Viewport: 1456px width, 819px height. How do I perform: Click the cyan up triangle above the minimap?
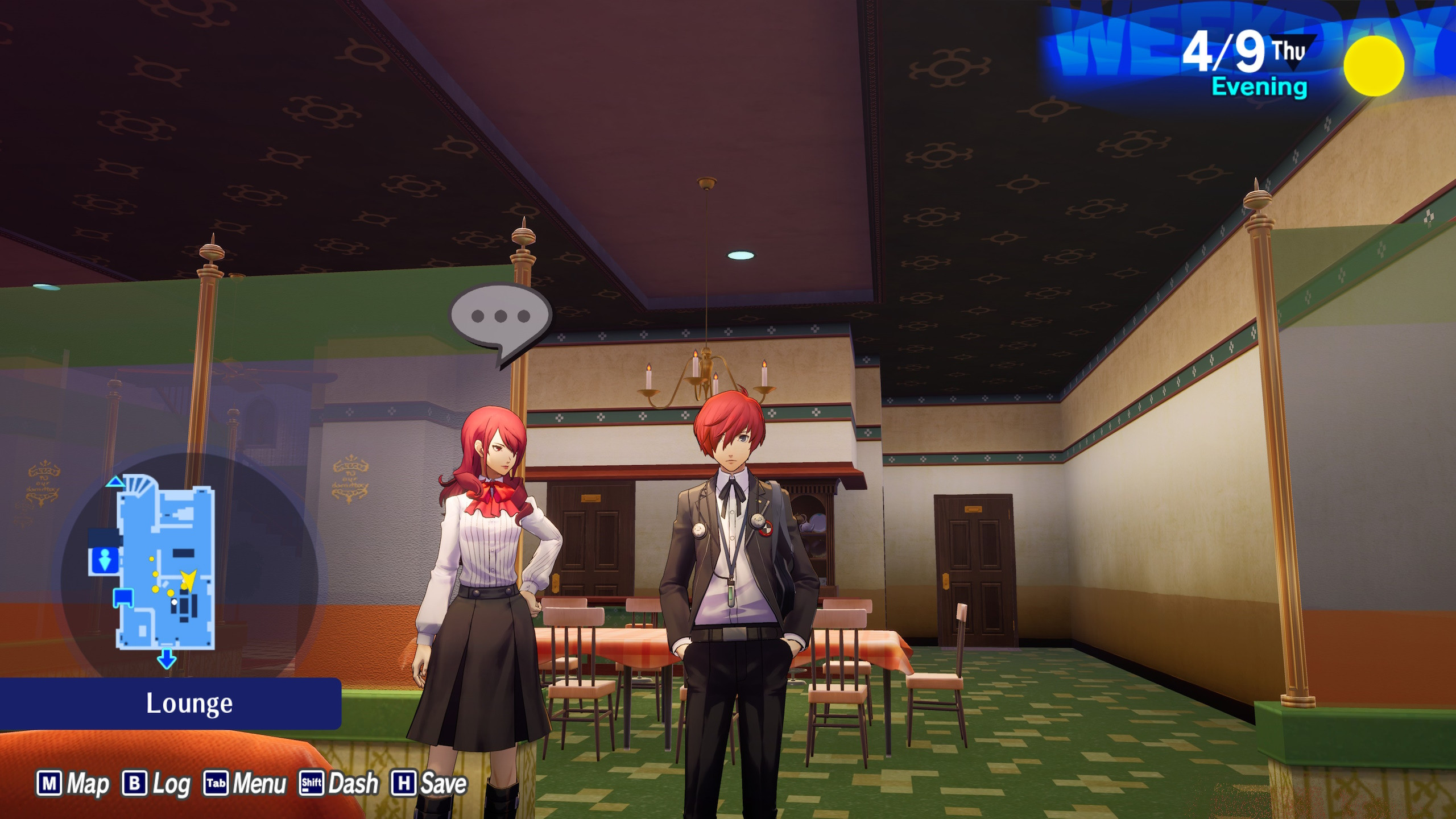(116, 482)
